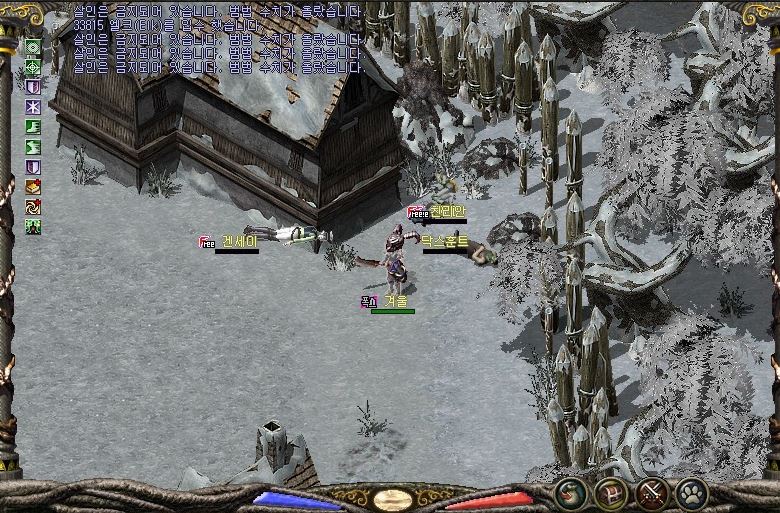Select the green concentric rings buff icon
Image resolution: width=780 pixels, height=513 pixels.
pyautogui.click(x=33, y=46)
